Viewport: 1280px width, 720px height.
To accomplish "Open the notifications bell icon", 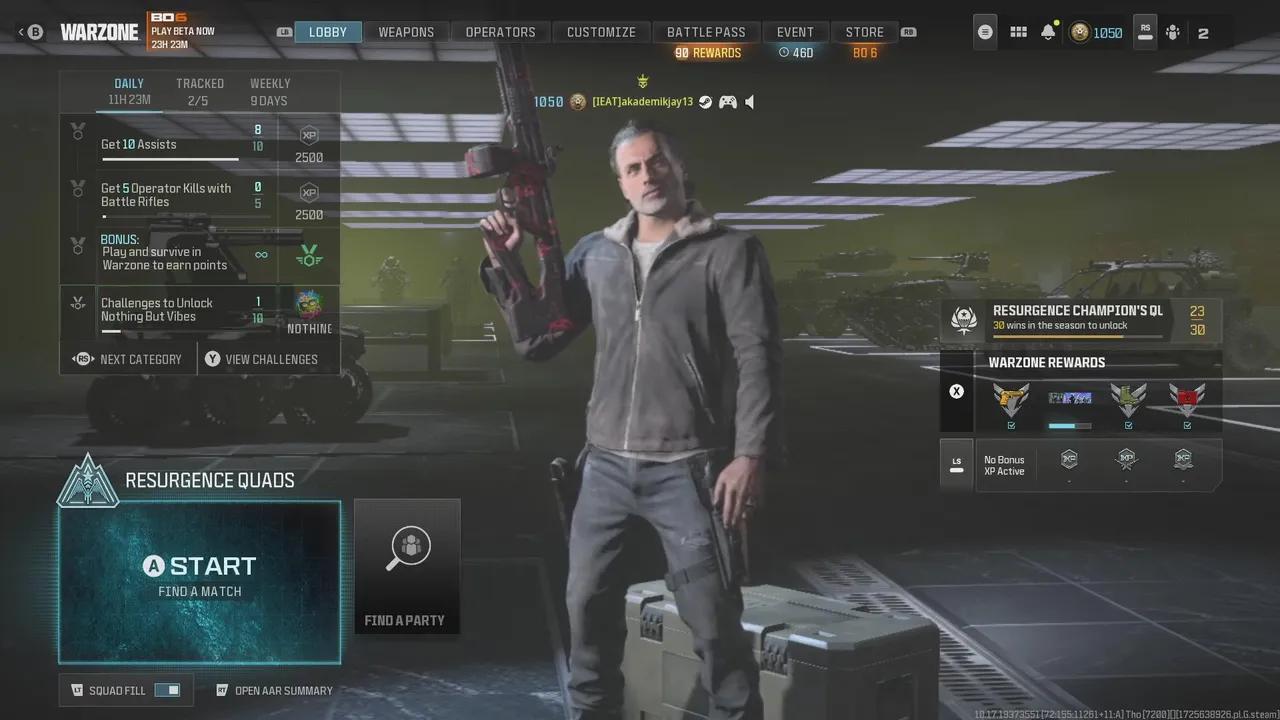I will tap(1047, 32).
